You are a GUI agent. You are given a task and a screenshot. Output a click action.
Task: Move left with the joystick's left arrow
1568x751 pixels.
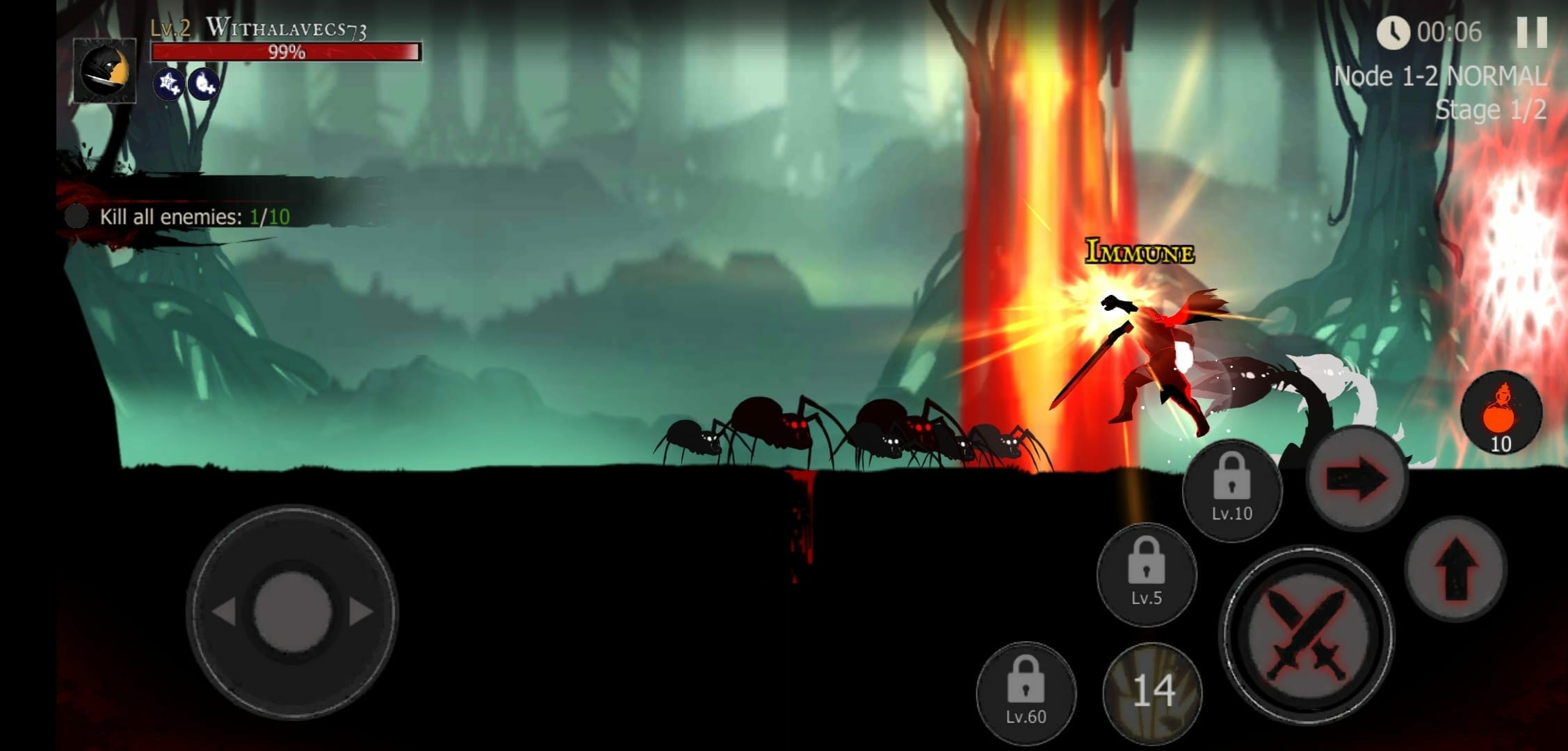224,613
